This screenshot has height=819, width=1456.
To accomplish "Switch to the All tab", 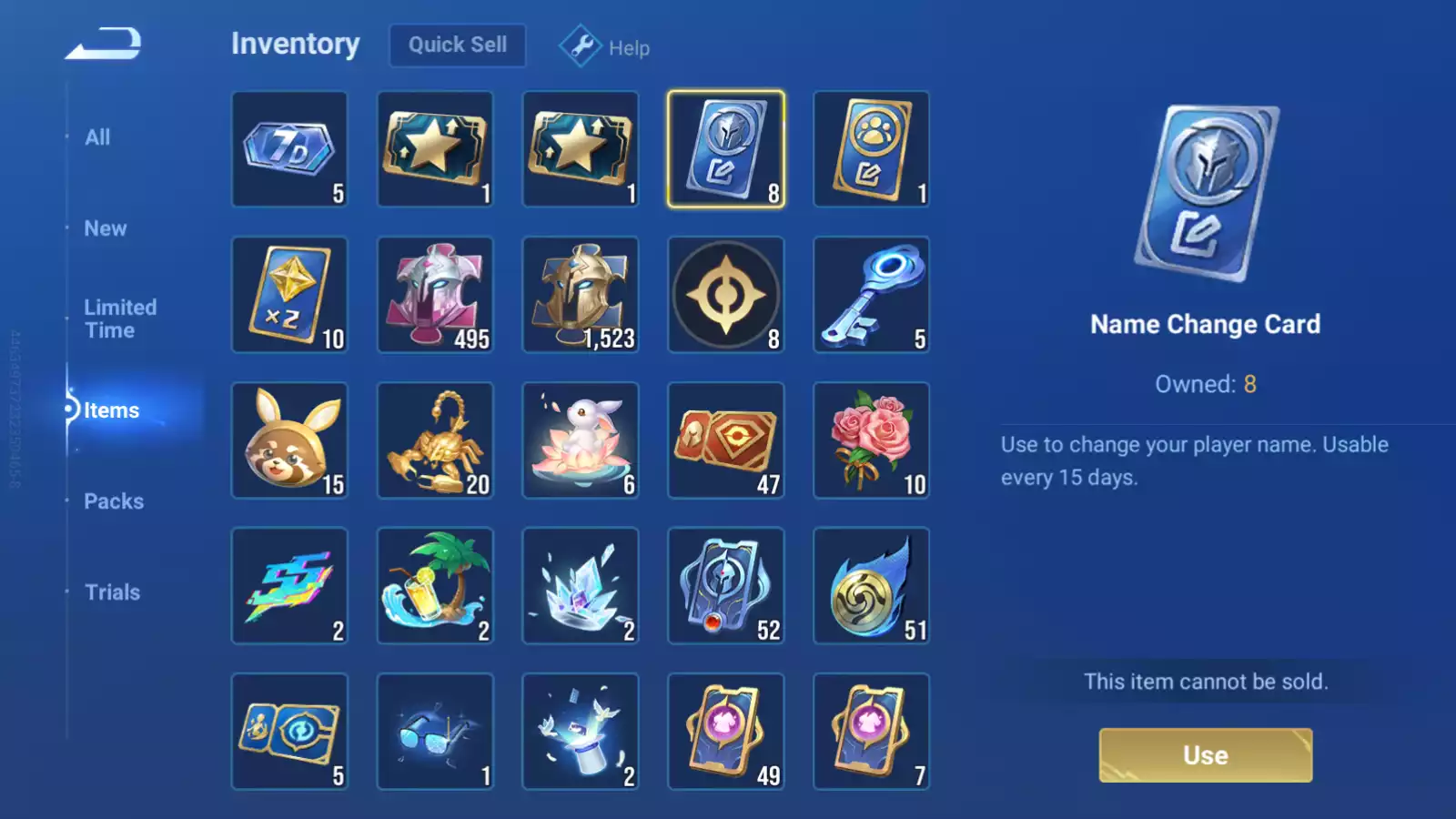I will (97, 137).
